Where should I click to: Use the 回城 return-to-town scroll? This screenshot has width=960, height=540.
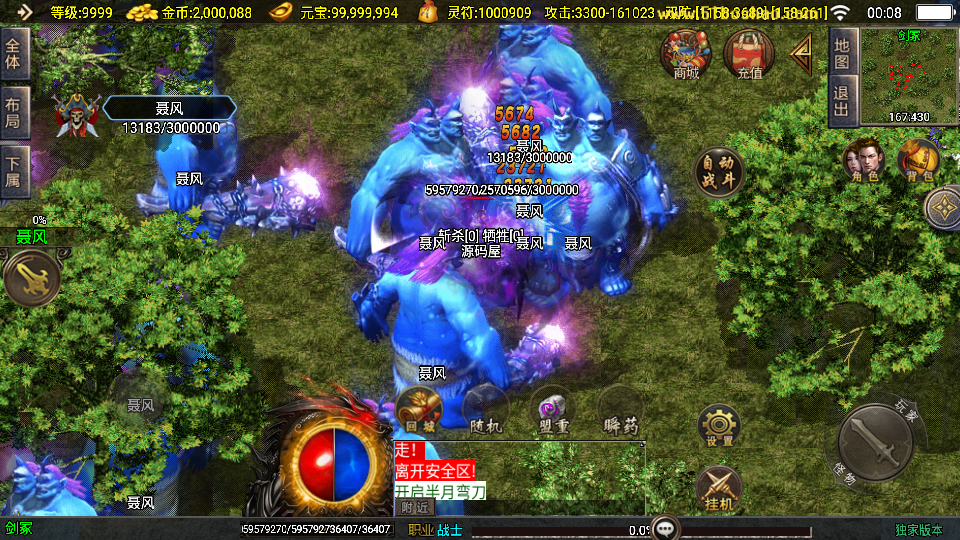click(x=418, y=409)
